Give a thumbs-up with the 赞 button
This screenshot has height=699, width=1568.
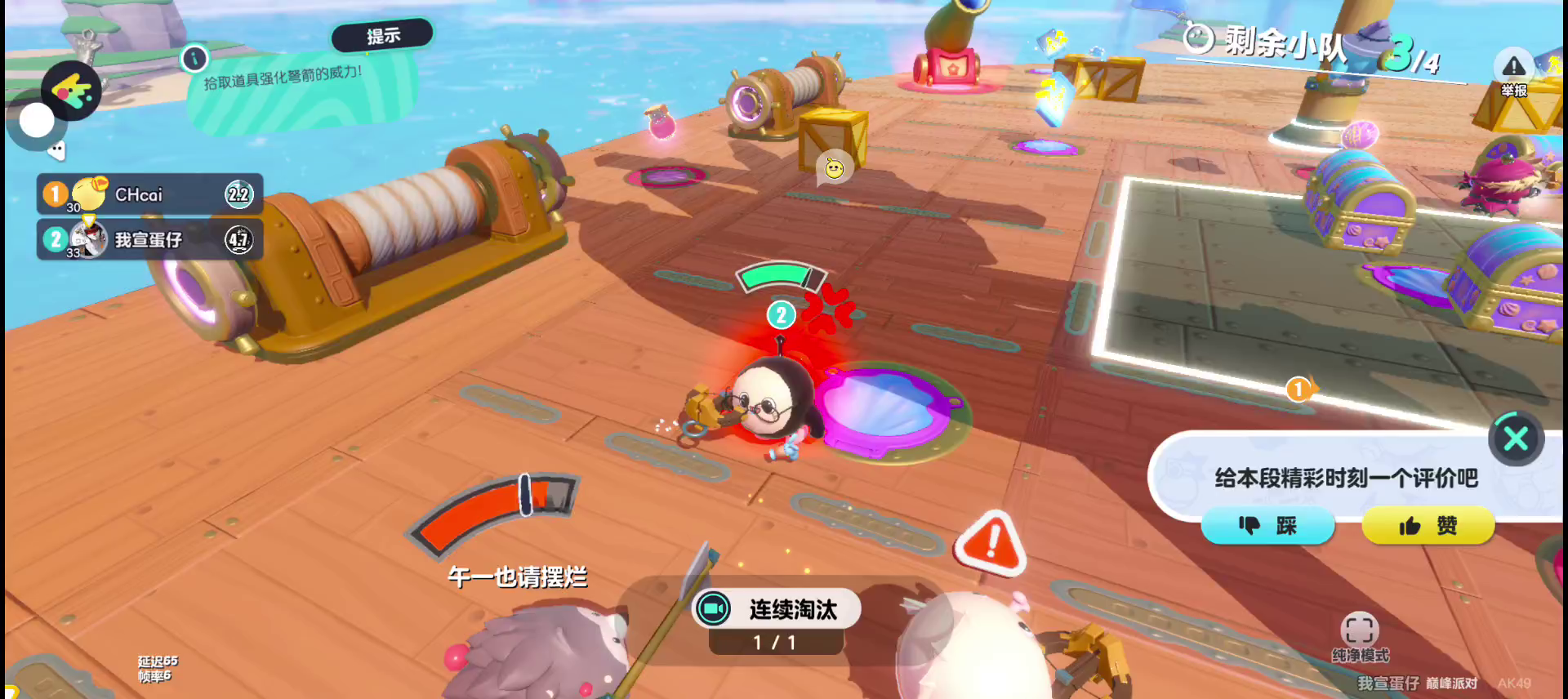point(1428,526)
